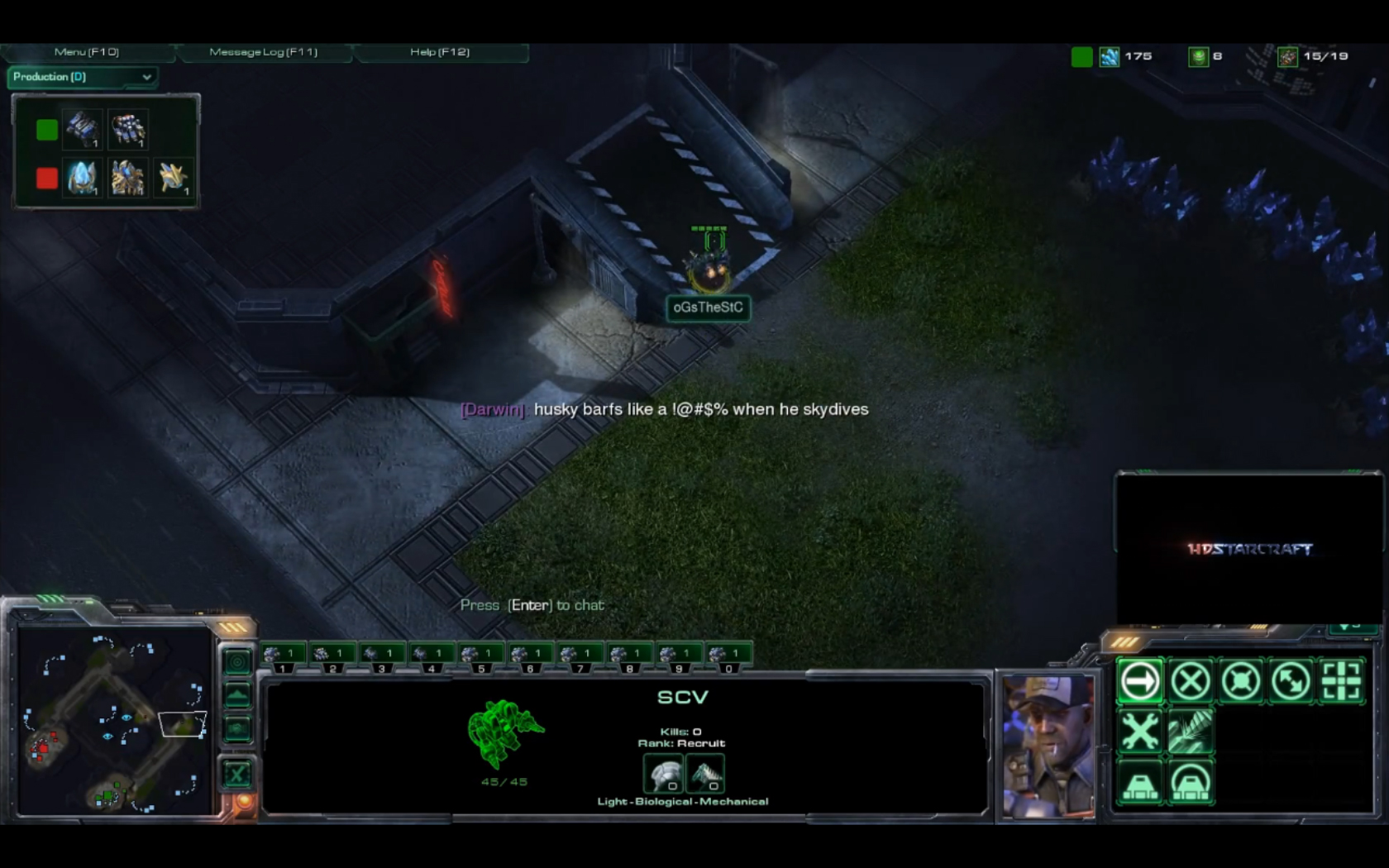The width and height of the screenshot is (1389, 868).
Task: Use the SCV Repair ability
Action: pos(1139,732)
